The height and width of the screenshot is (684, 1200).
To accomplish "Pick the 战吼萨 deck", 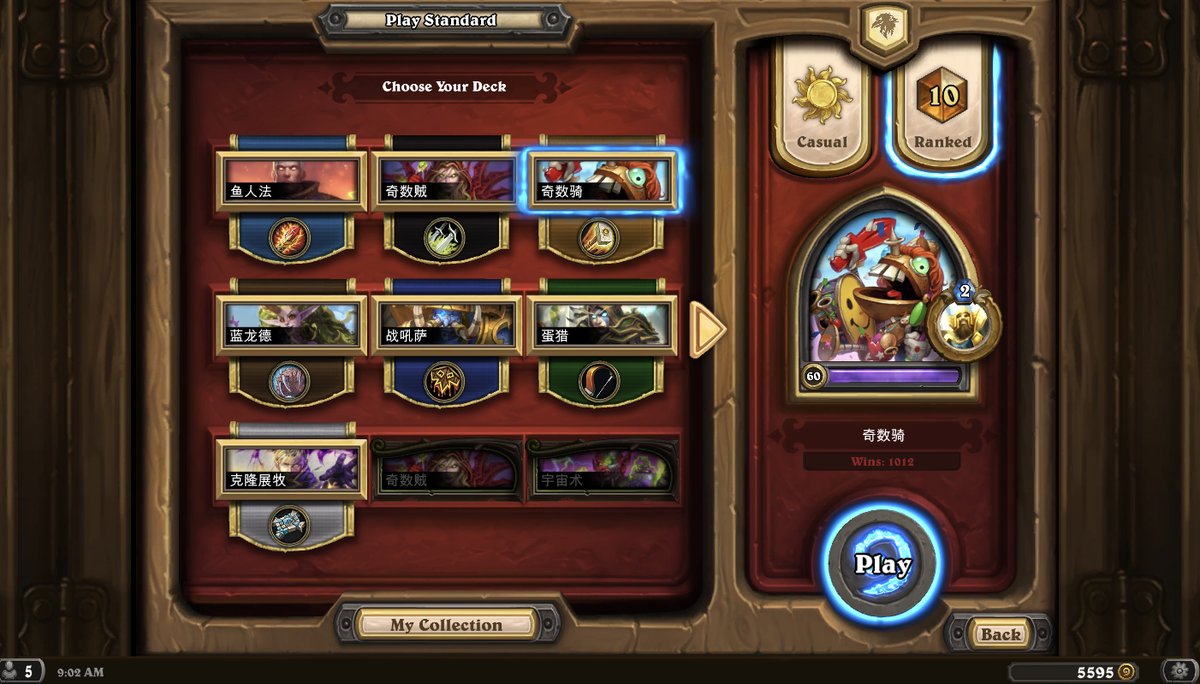I will click(x=446, y=326).
